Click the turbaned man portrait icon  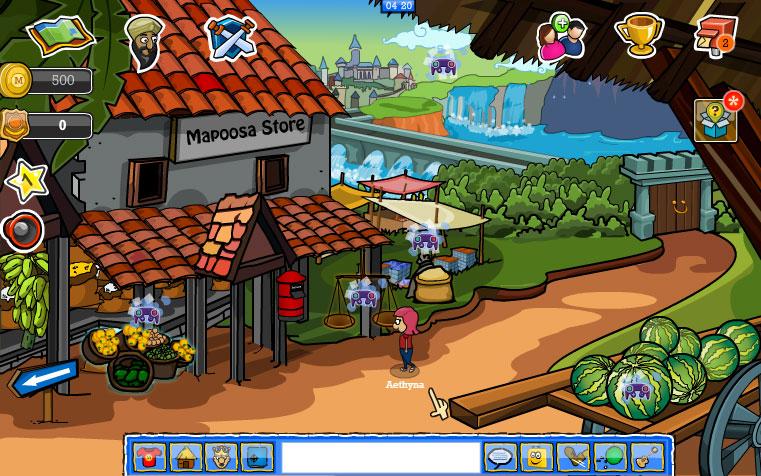pyautogui.click(x=145, y=41)
